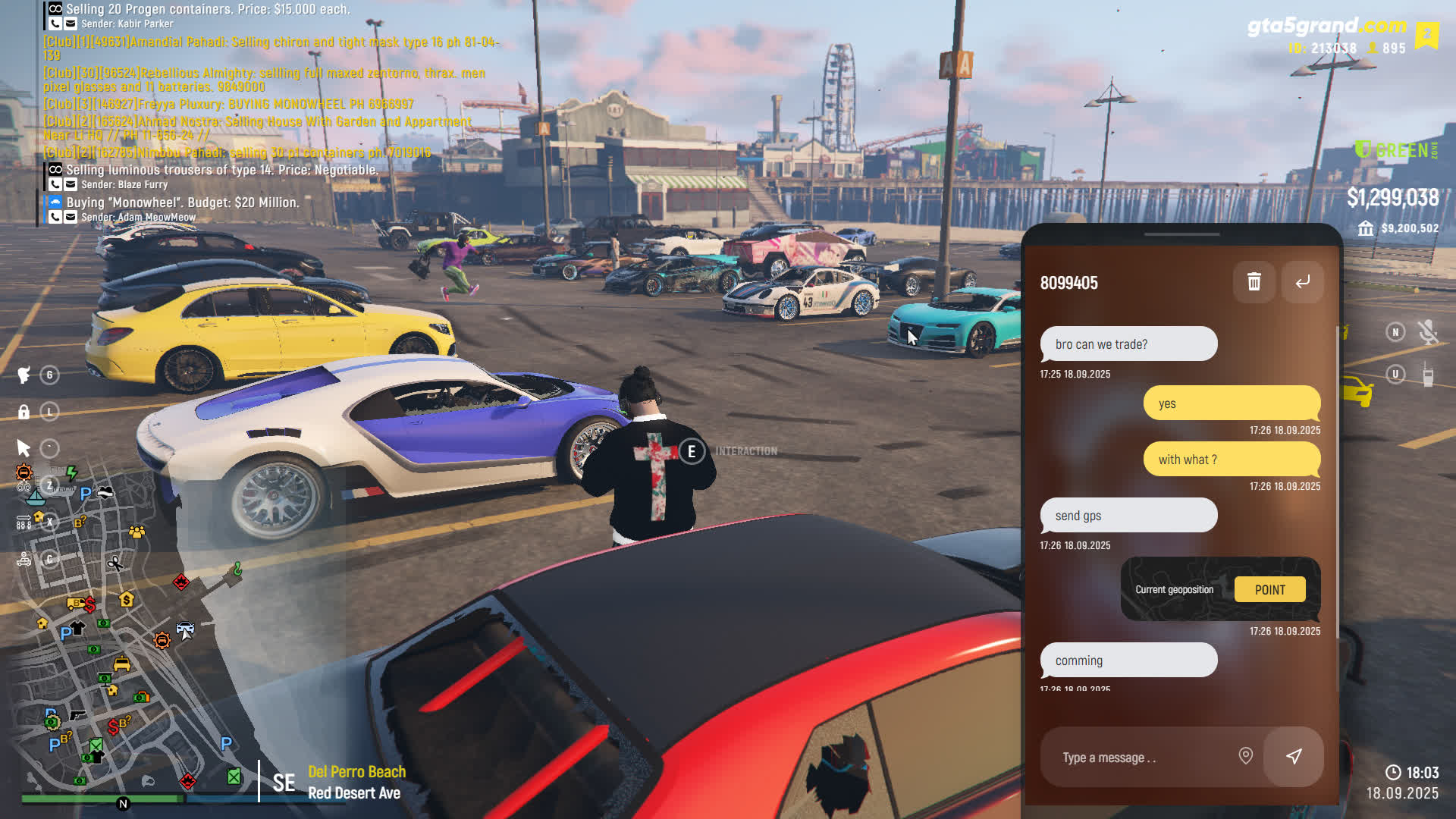Select the 'send gps' message bubble
Image resolution: width=1456 pixels, height=819 pixels.
point(1128,516)
